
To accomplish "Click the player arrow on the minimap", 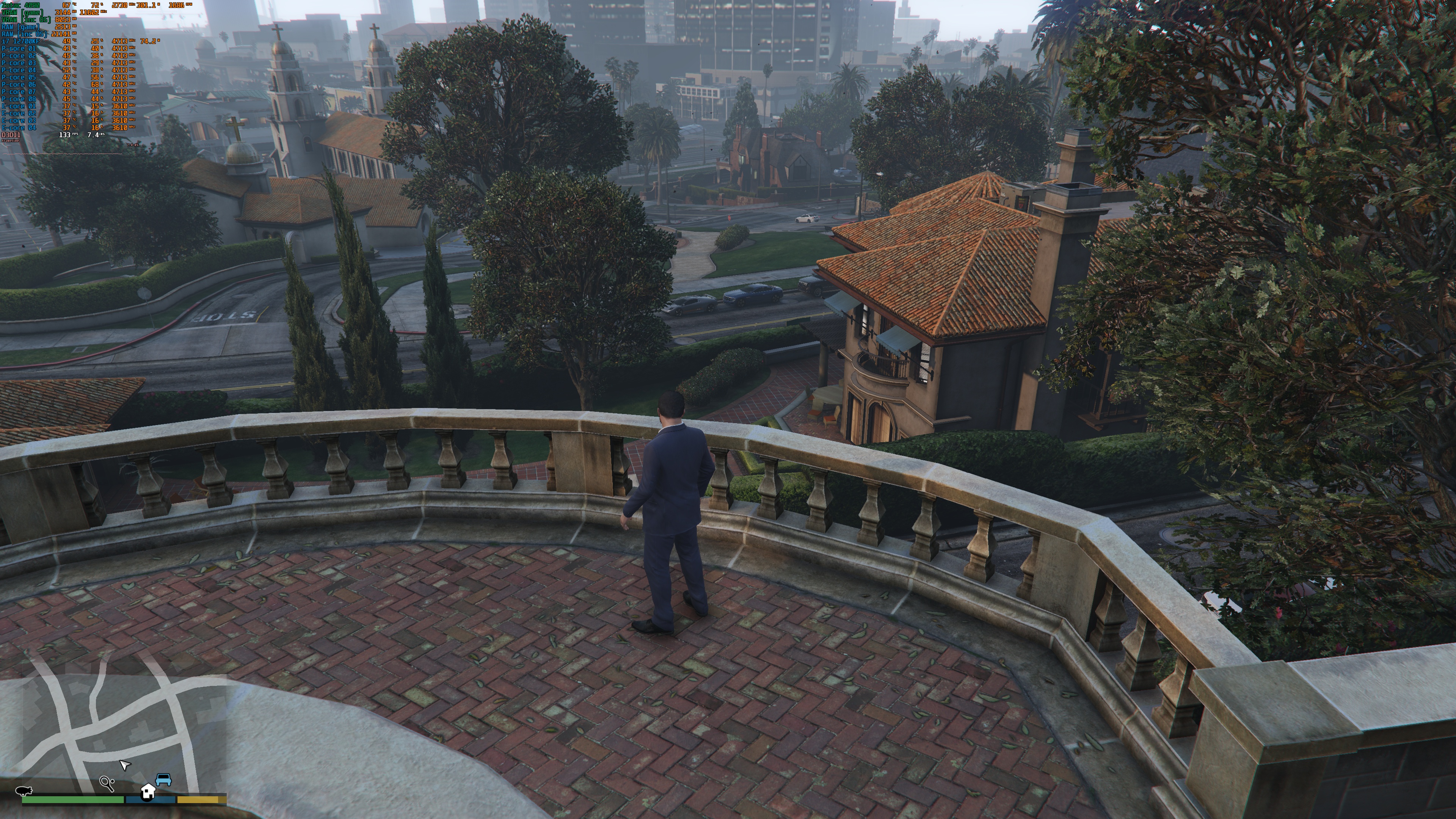I will [x=124, y=764].
